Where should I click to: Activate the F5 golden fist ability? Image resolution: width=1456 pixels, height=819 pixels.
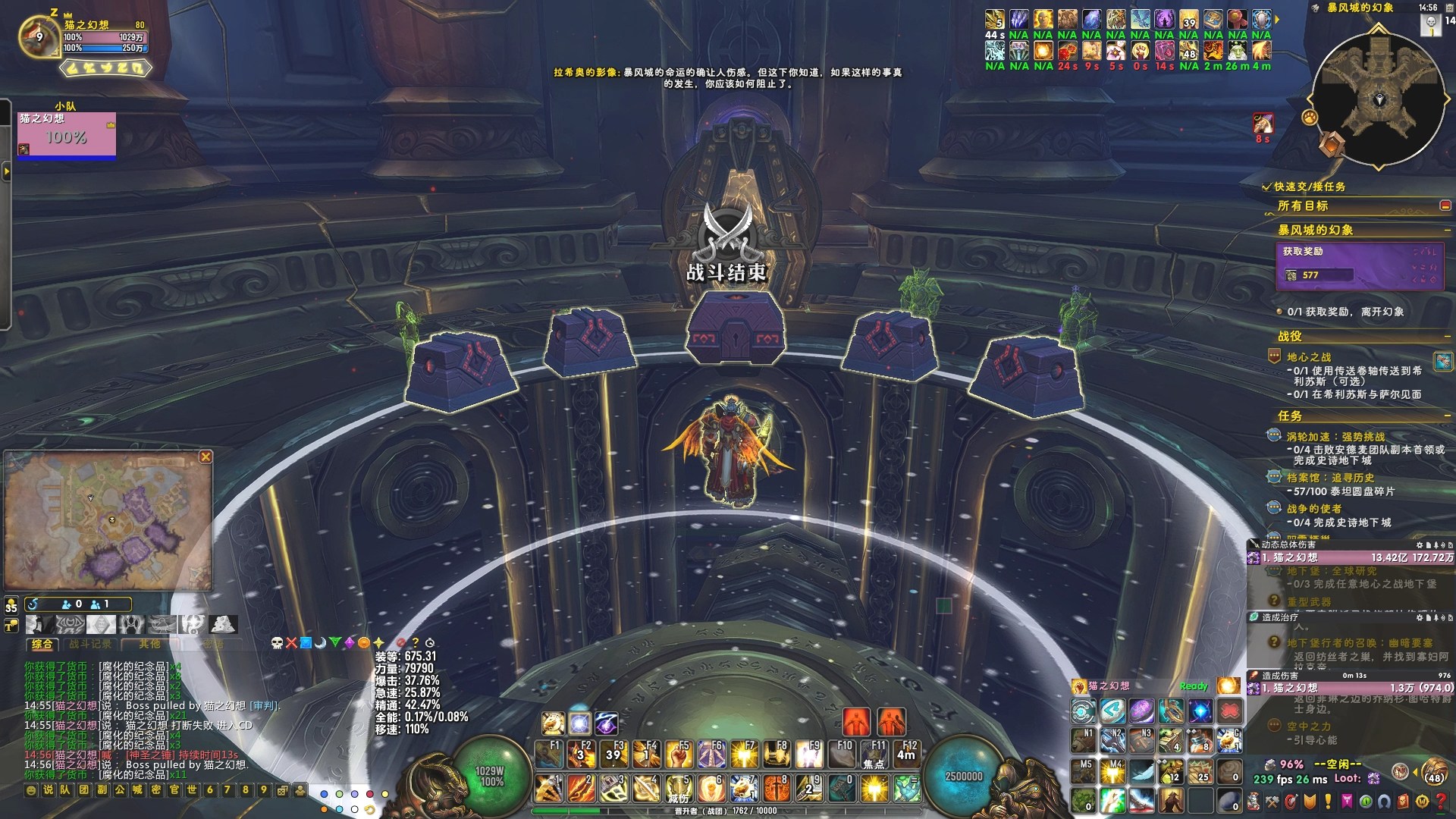(x=679, y=754)
